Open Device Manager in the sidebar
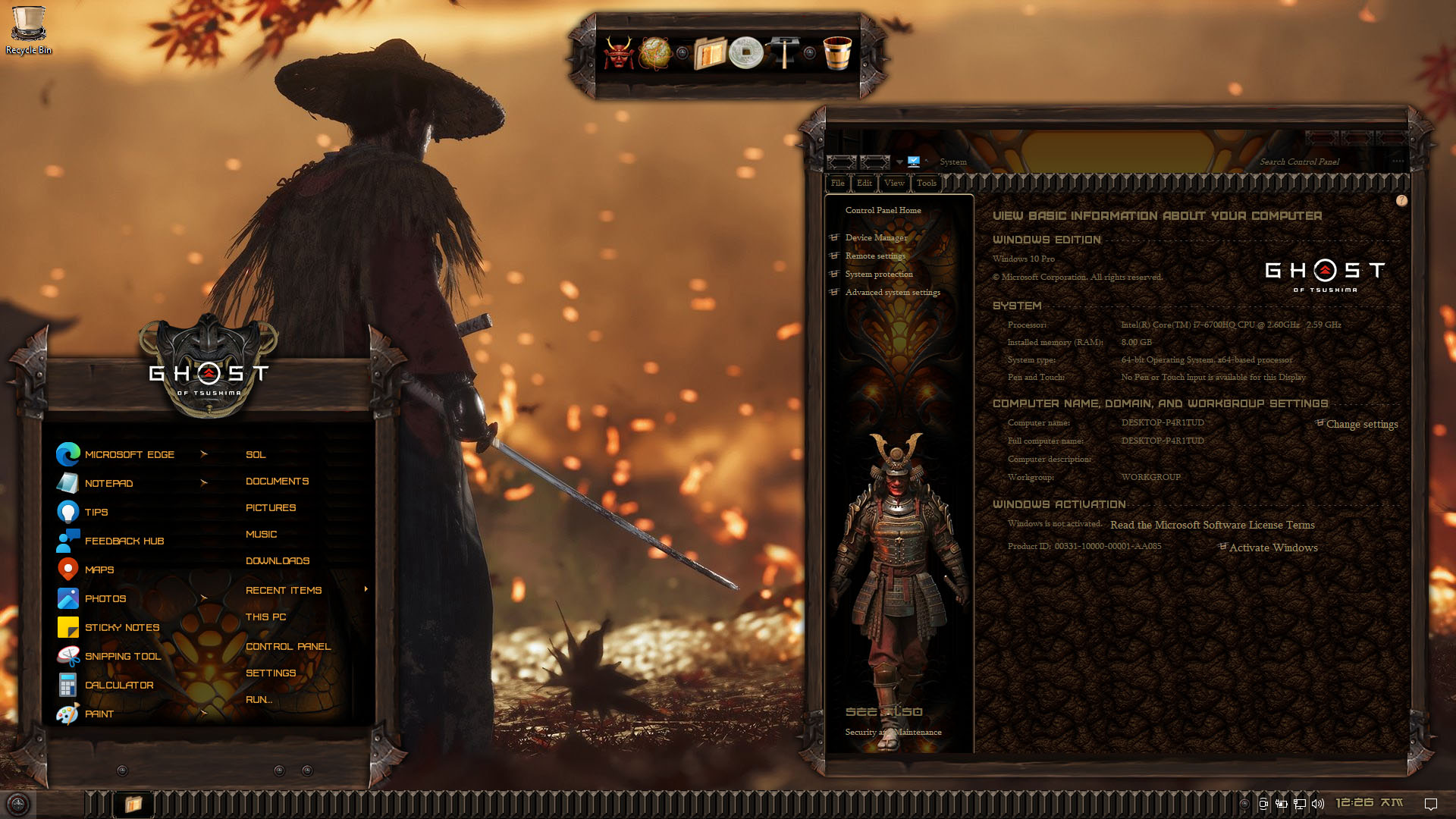Viewport: 1456px width, 819px height. [876, 237]
